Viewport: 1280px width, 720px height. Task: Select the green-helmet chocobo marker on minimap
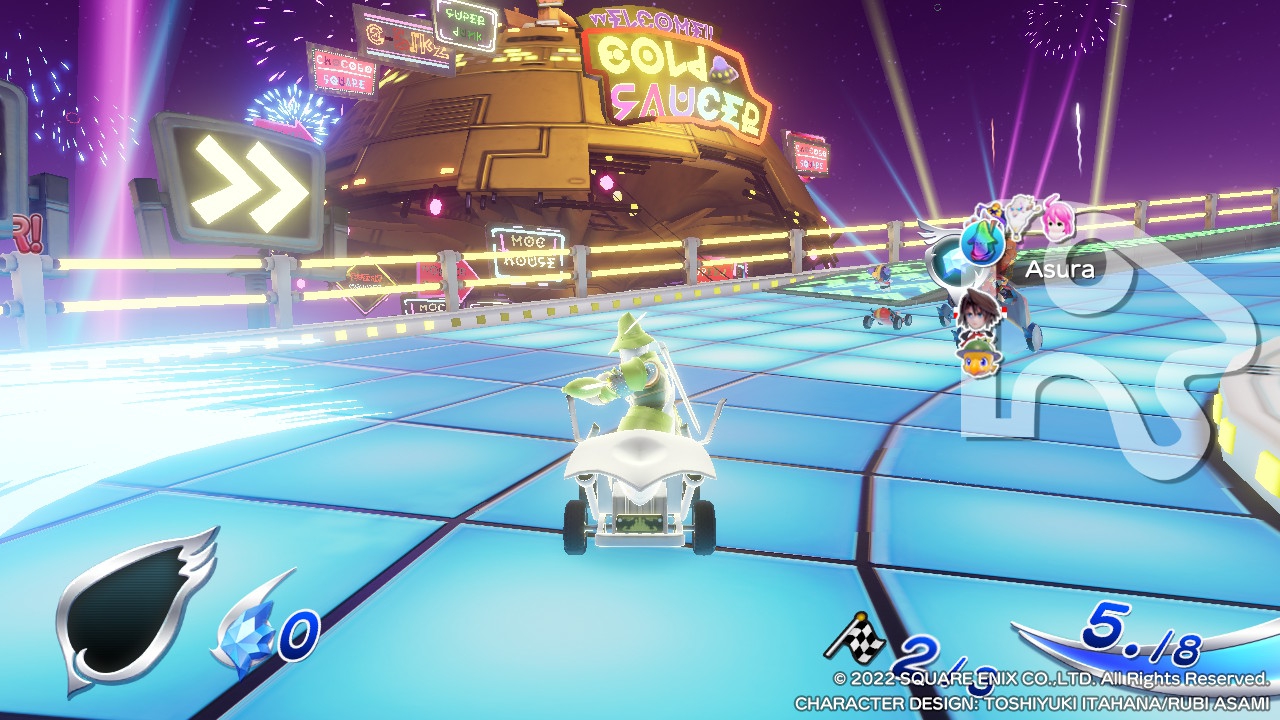[x=979, y=357]
